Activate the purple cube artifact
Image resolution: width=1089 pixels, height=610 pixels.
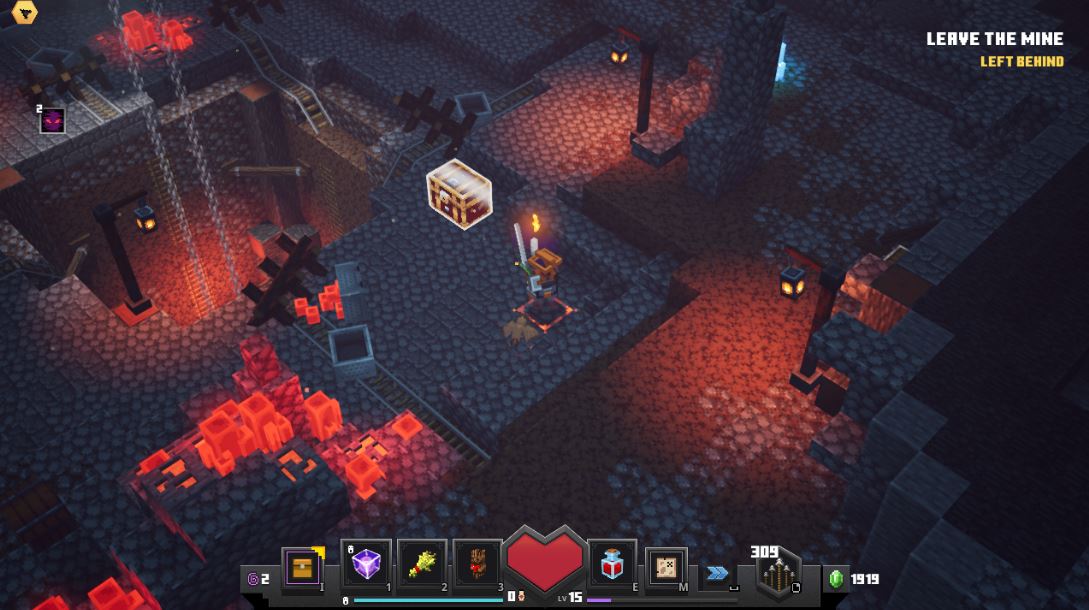tap(366, 565)
